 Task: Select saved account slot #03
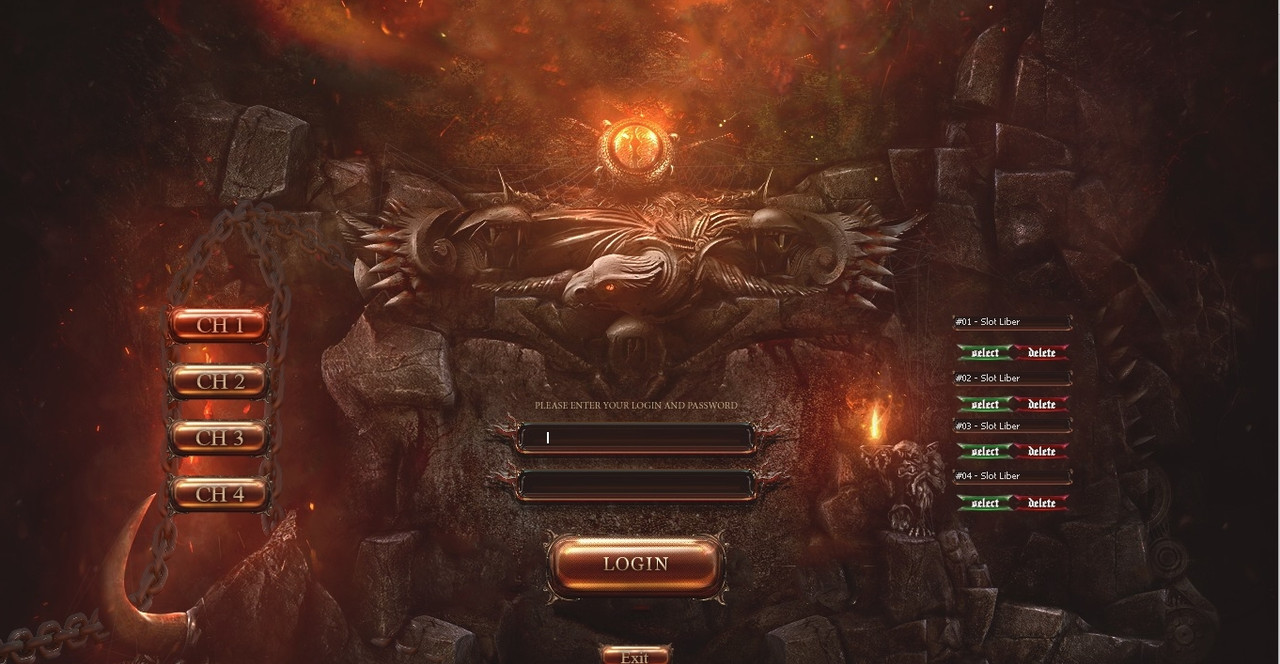tap(985, 452)
